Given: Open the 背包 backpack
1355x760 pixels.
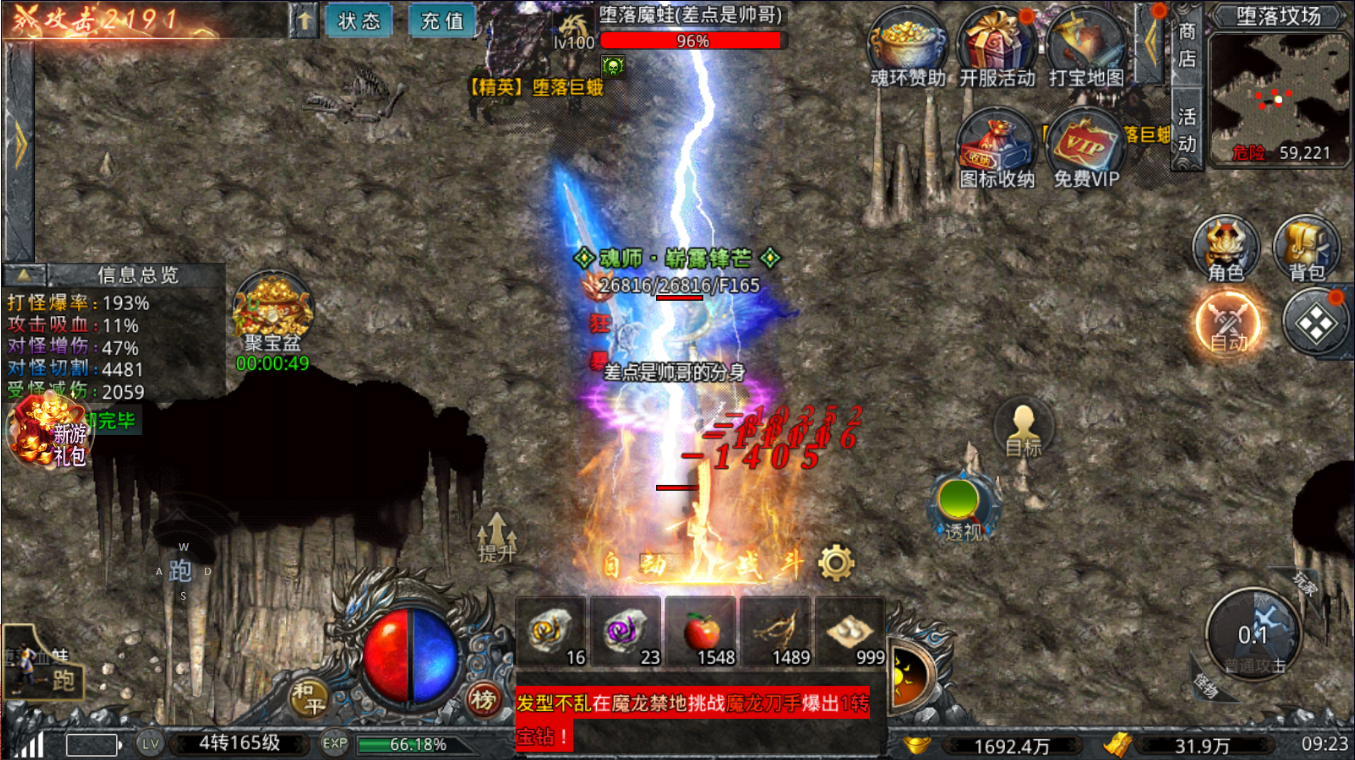Looking at the screenshot, I should (1306, 245).
